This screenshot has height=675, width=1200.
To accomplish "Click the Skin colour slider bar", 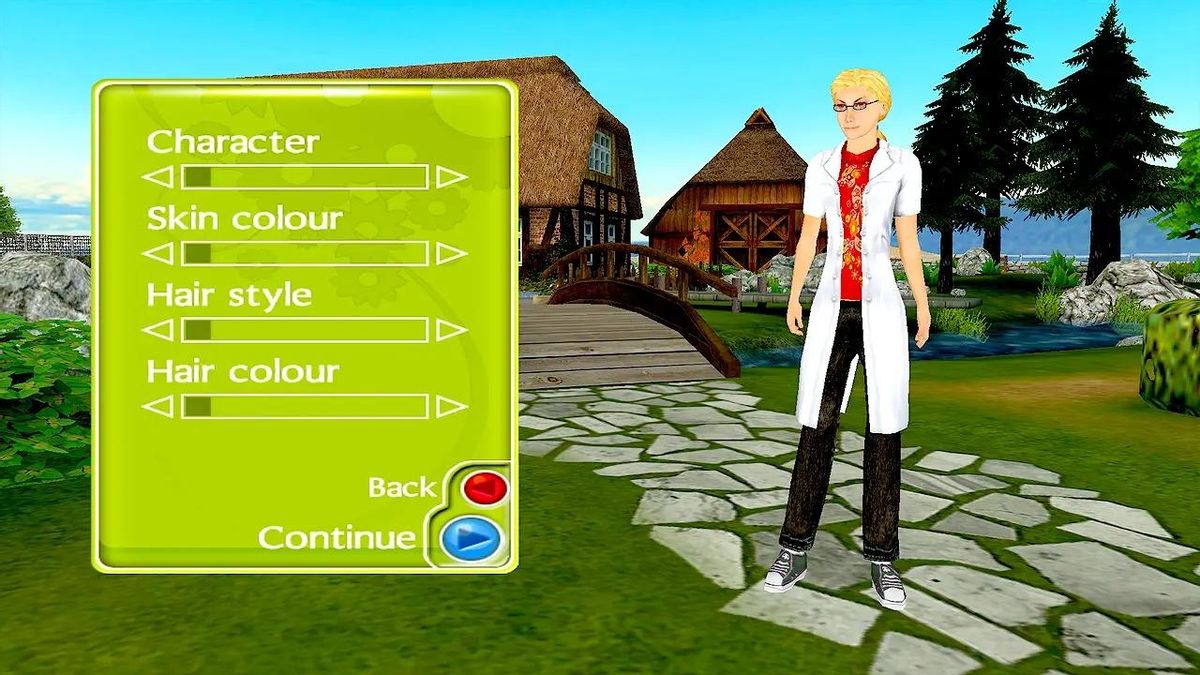I will (x=305, y=254).
